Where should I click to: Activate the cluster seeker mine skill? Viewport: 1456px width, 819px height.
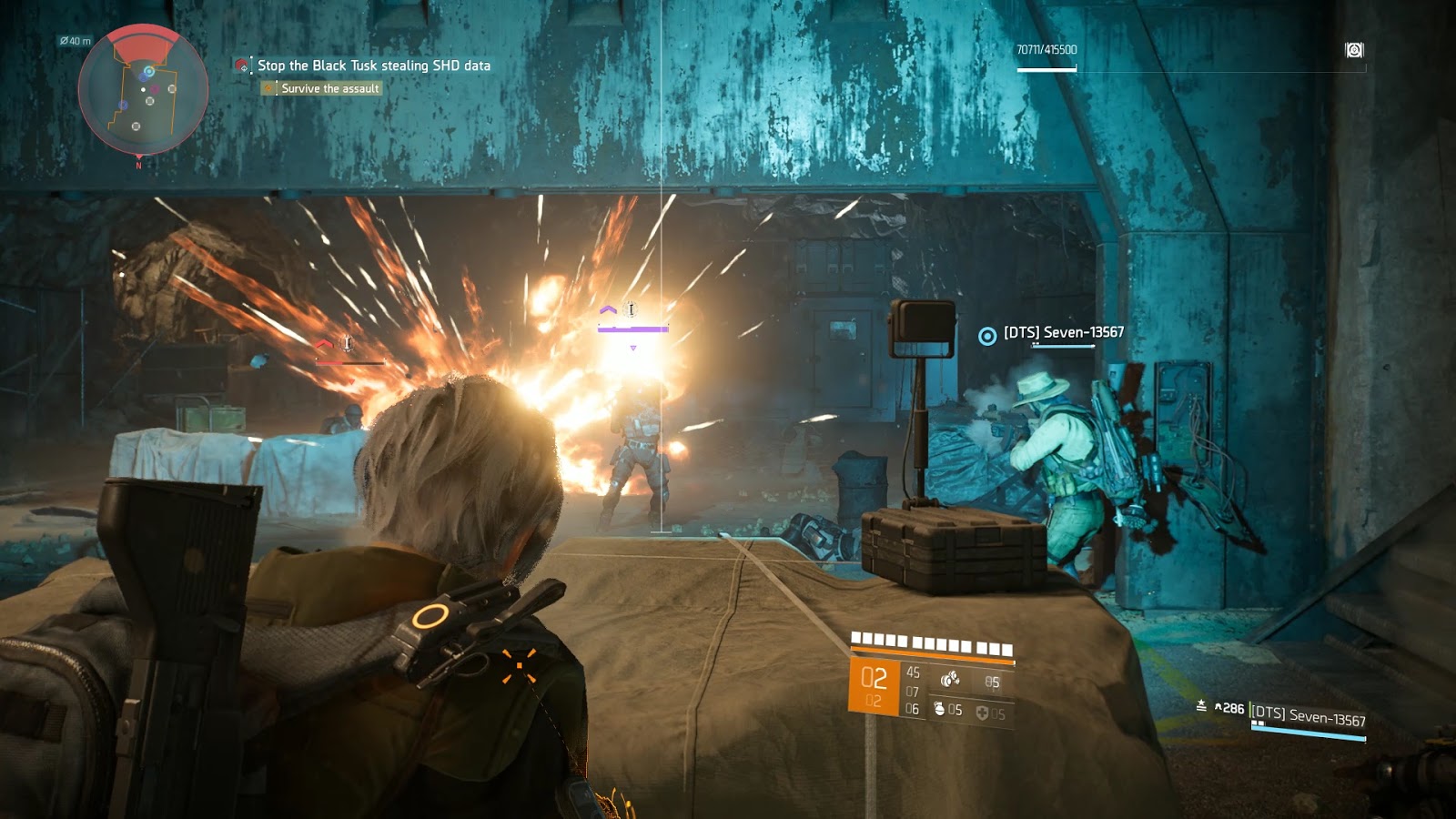[x=950, y=679]
